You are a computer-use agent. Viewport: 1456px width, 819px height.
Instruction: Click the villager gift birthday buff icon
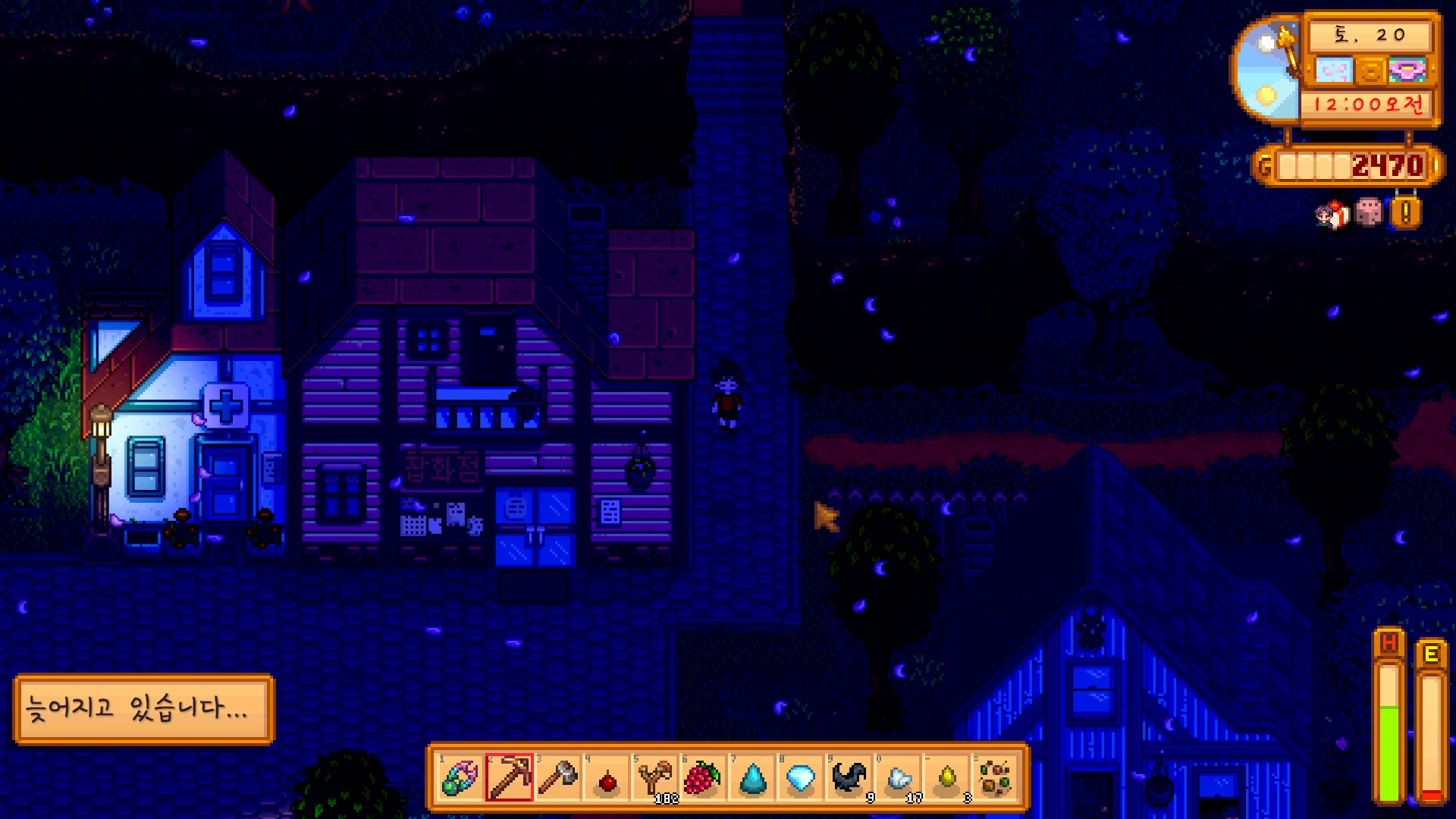[1332, 215]
